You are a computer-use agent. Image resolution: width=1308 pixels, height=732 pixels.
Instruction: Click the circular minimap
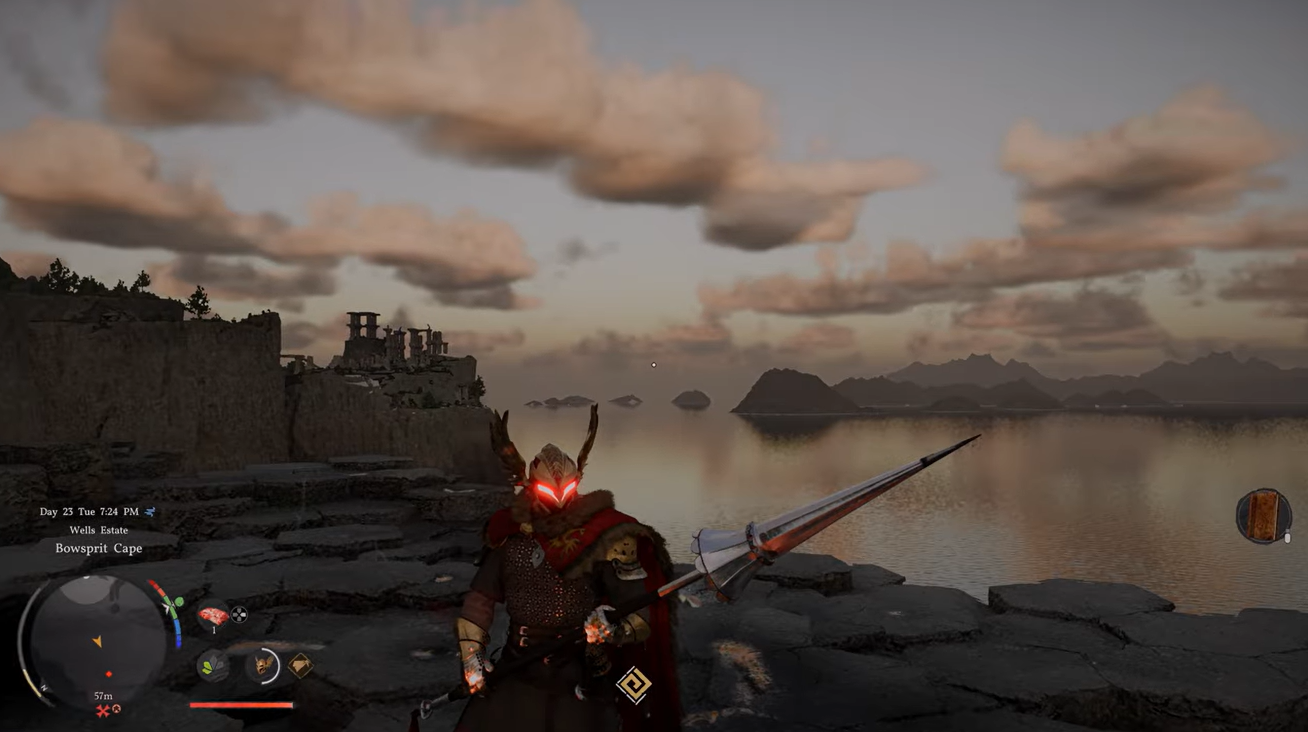point(98,638)
